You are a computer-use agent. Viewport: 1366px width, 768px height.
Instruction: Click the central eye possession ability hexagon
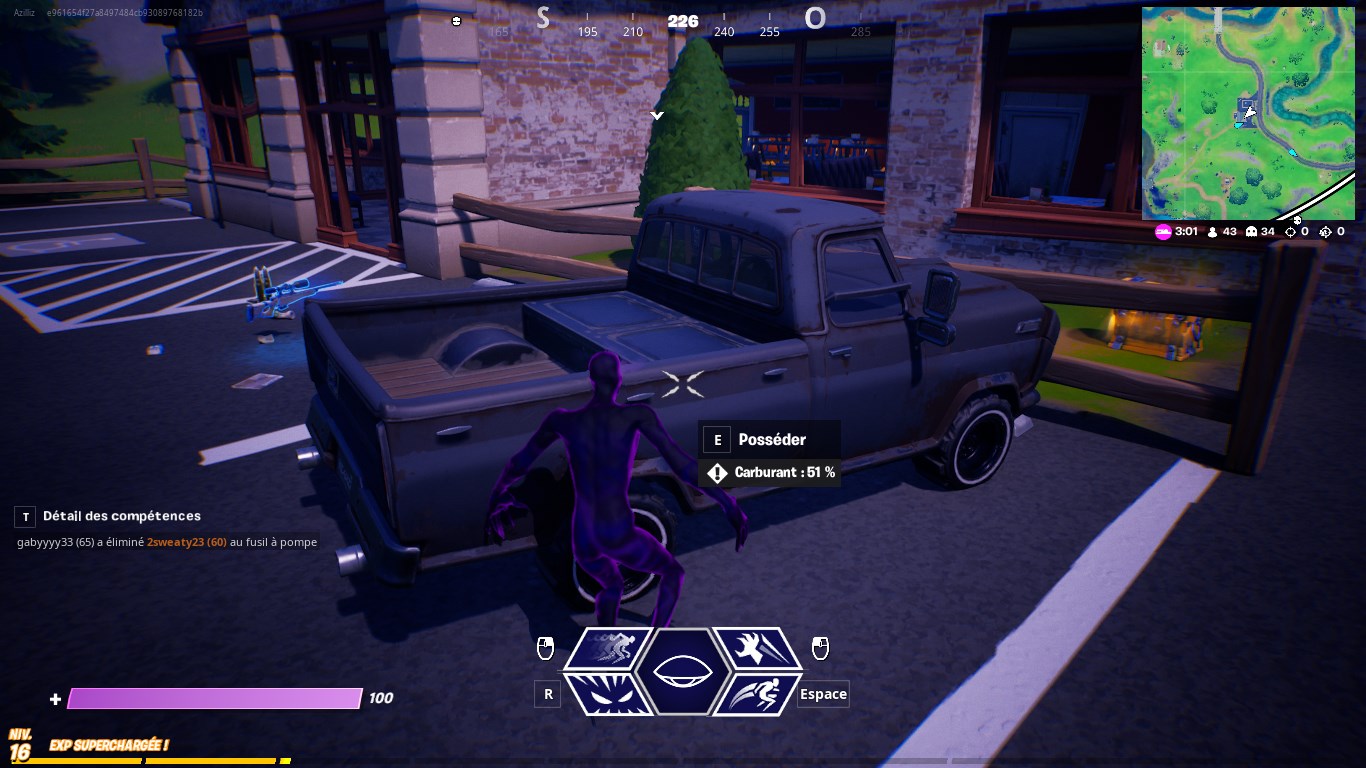tap(683, 670)
